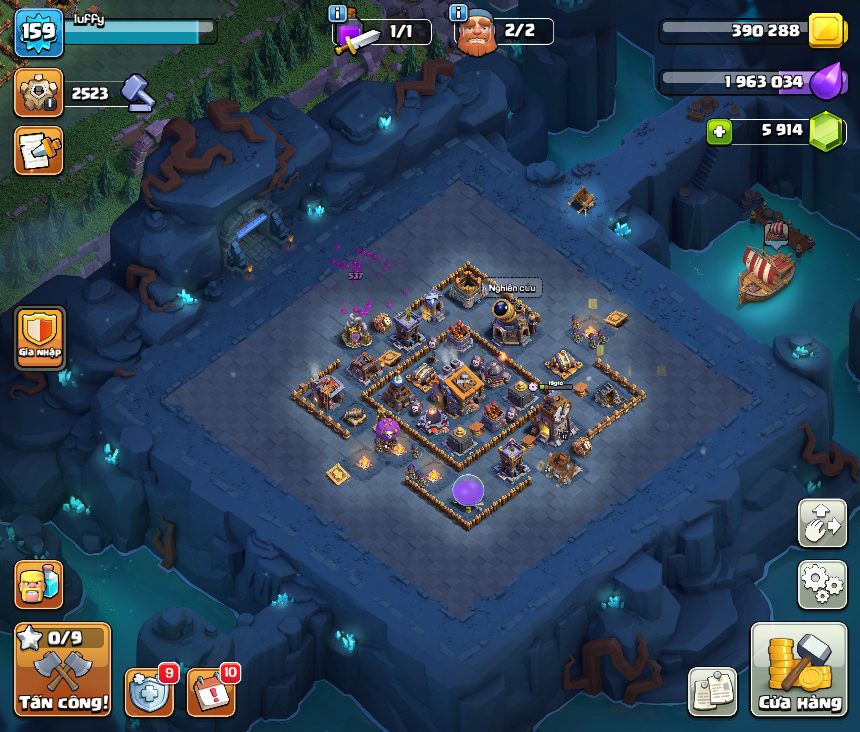Open the settings gear button
860x732 pixels.
pyautogui.click(x=822, y=584)
